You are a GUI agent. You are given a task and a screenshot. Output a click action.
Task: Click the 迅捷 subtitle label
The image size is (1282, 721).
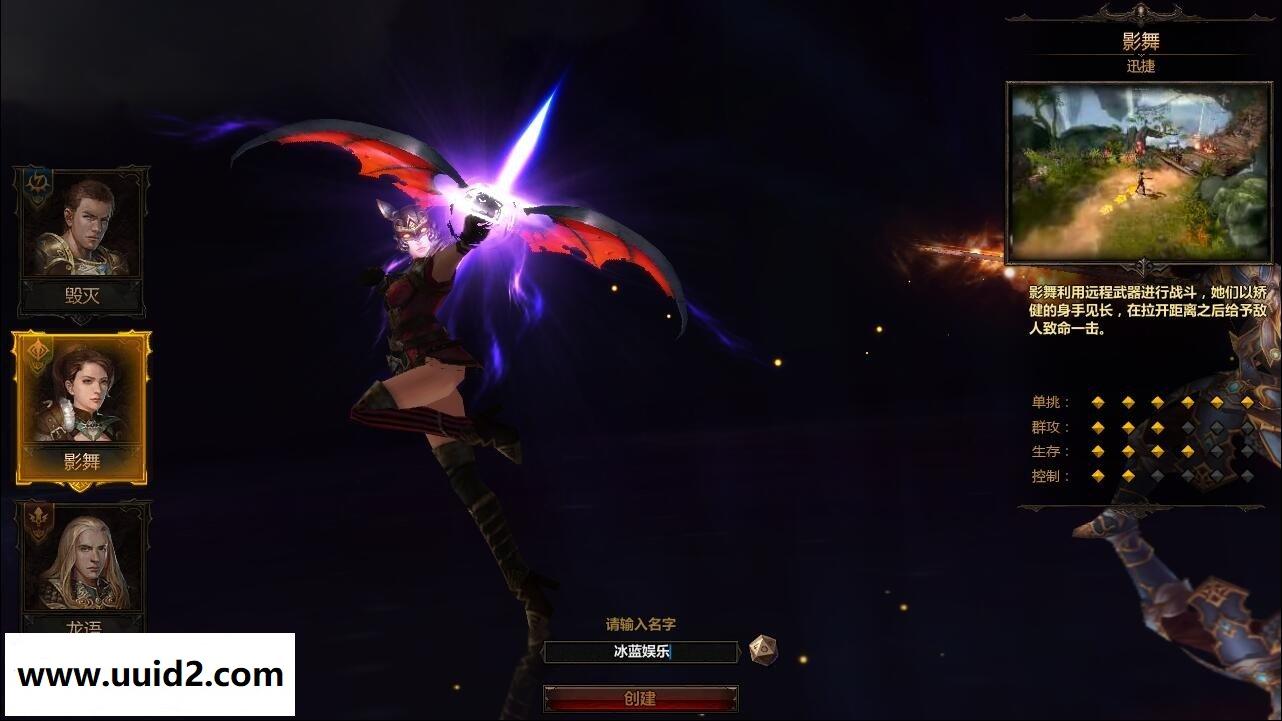coord(1140,66)
